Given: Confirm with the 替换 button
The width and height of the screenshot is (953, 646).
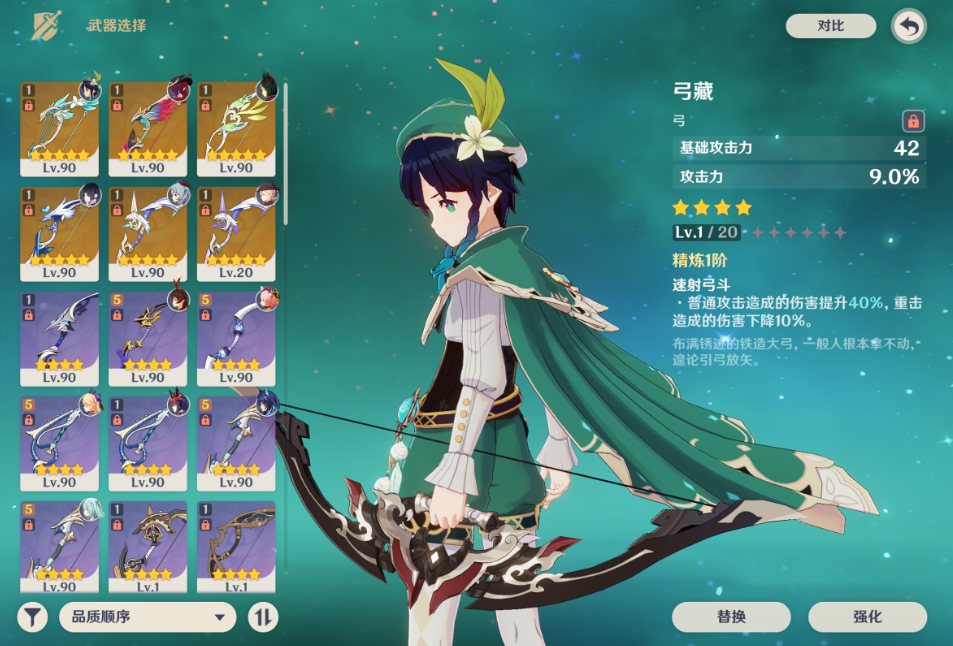Looking at the screenshot, I should (731, 617).
